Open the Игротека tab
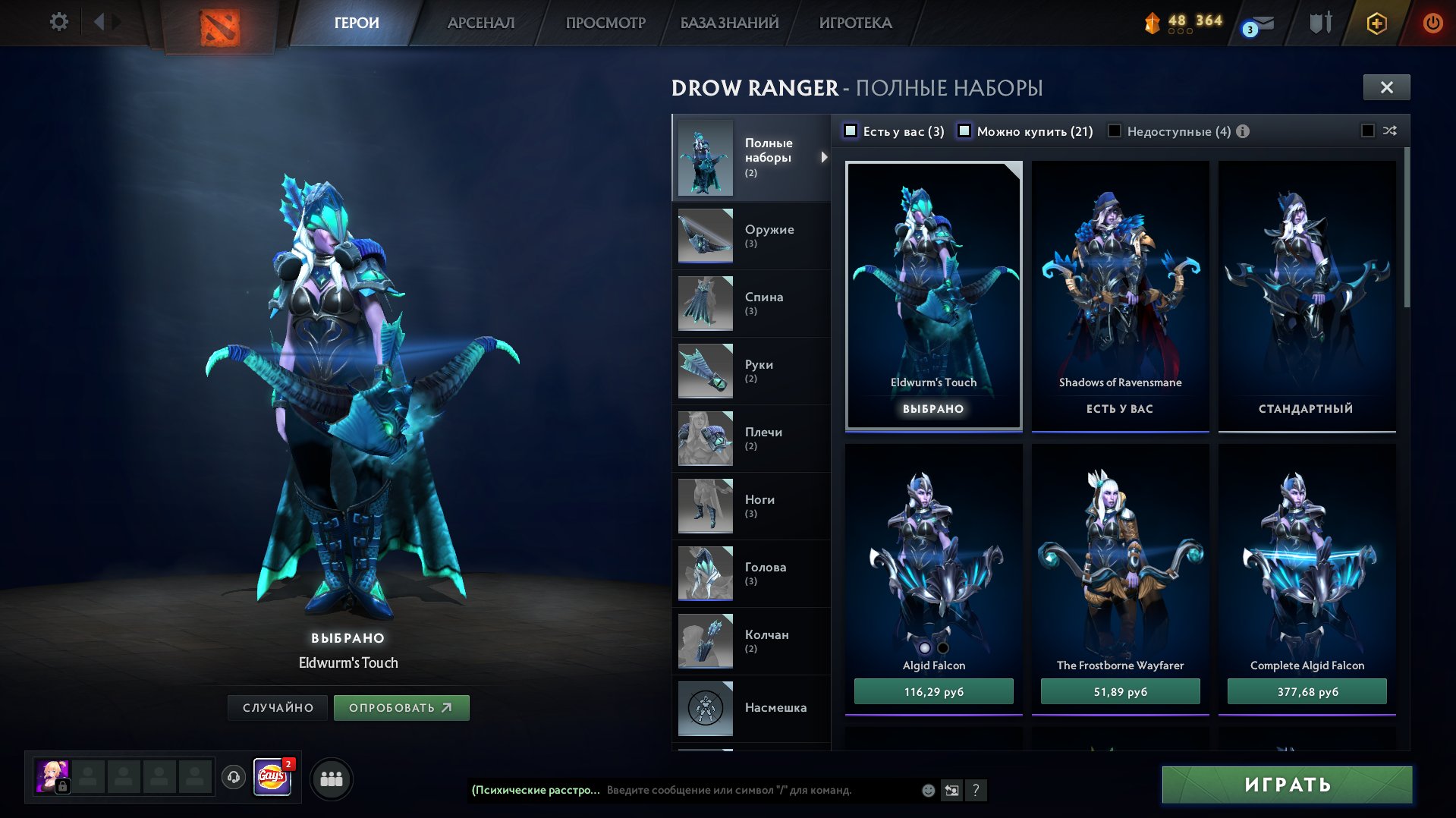This screenshot has width=1456, height=818. 855,23
